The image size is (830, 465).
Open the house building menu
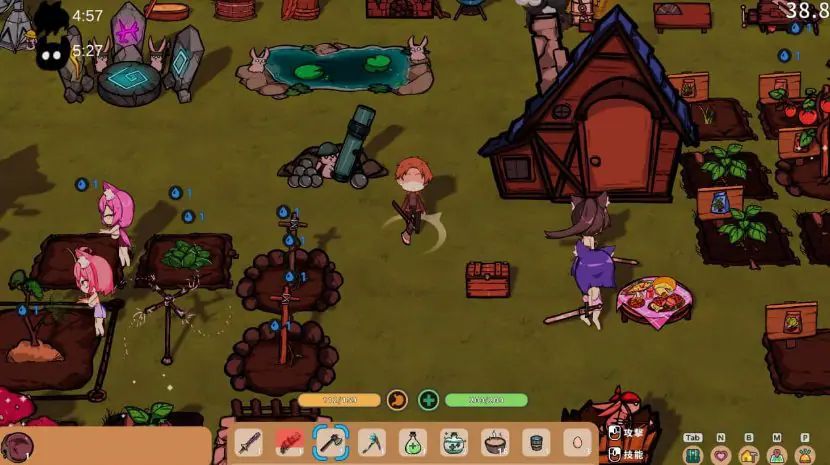(748, 455)
